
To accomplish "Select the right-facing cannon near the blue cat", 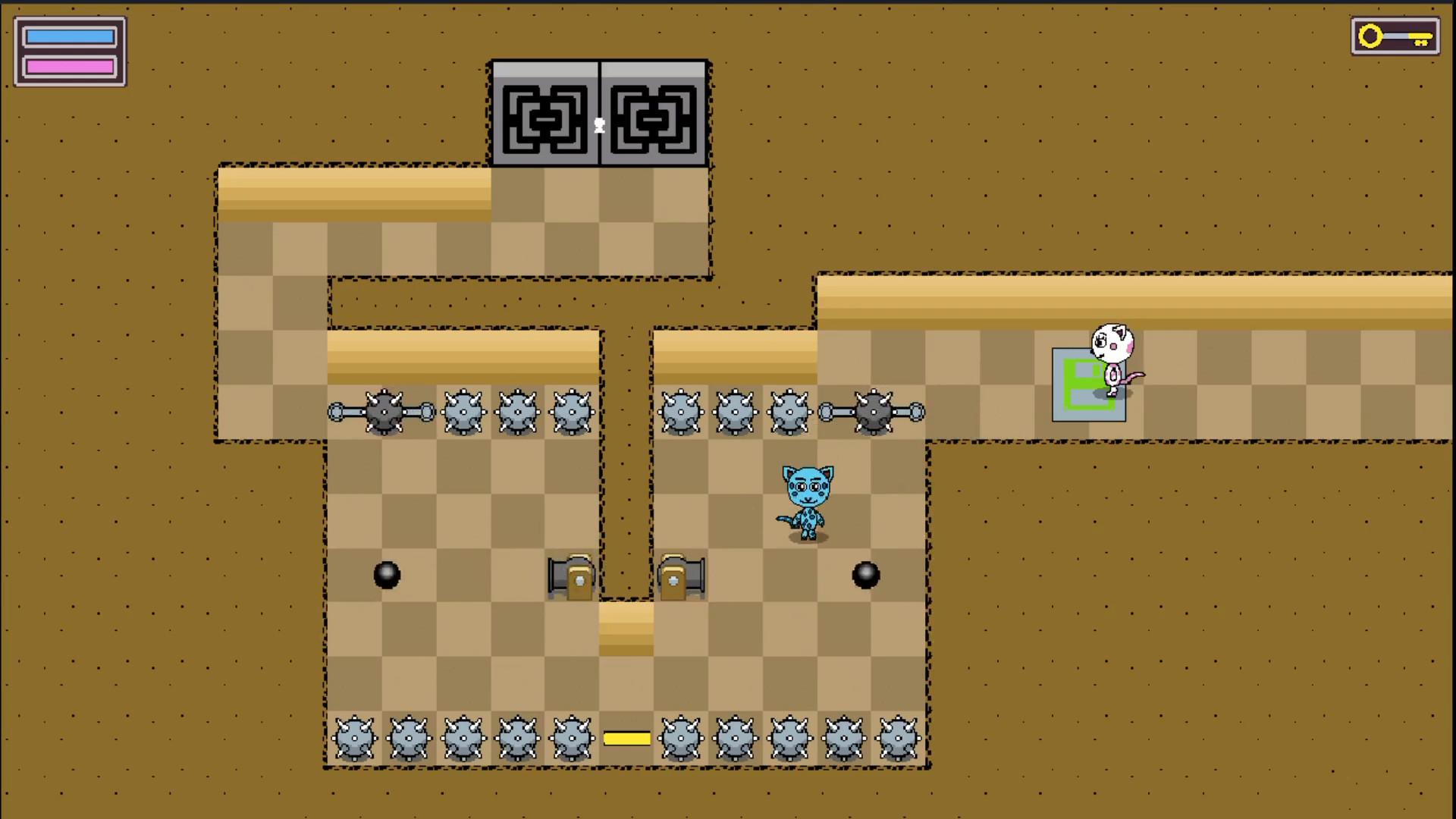I will (679, 578).
